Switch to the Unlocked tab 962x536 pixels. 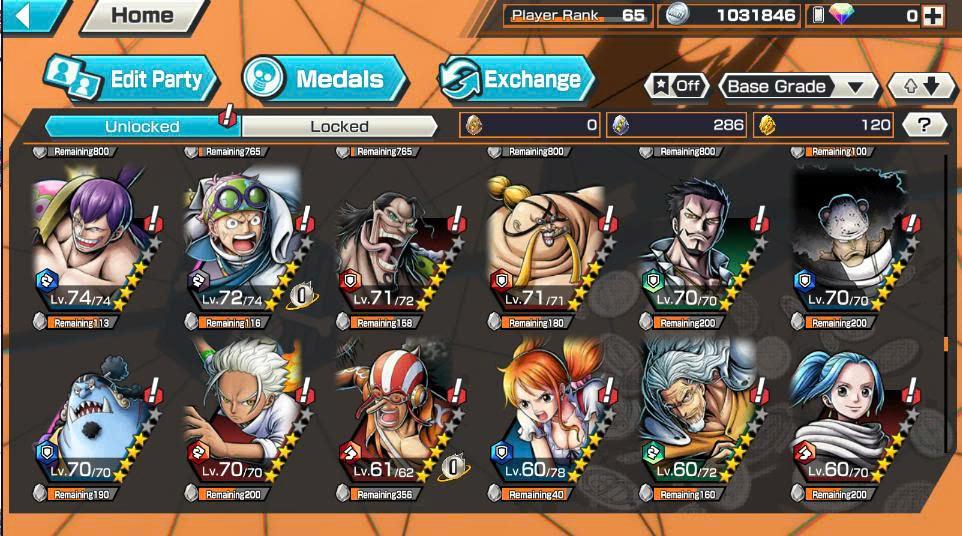142,127
